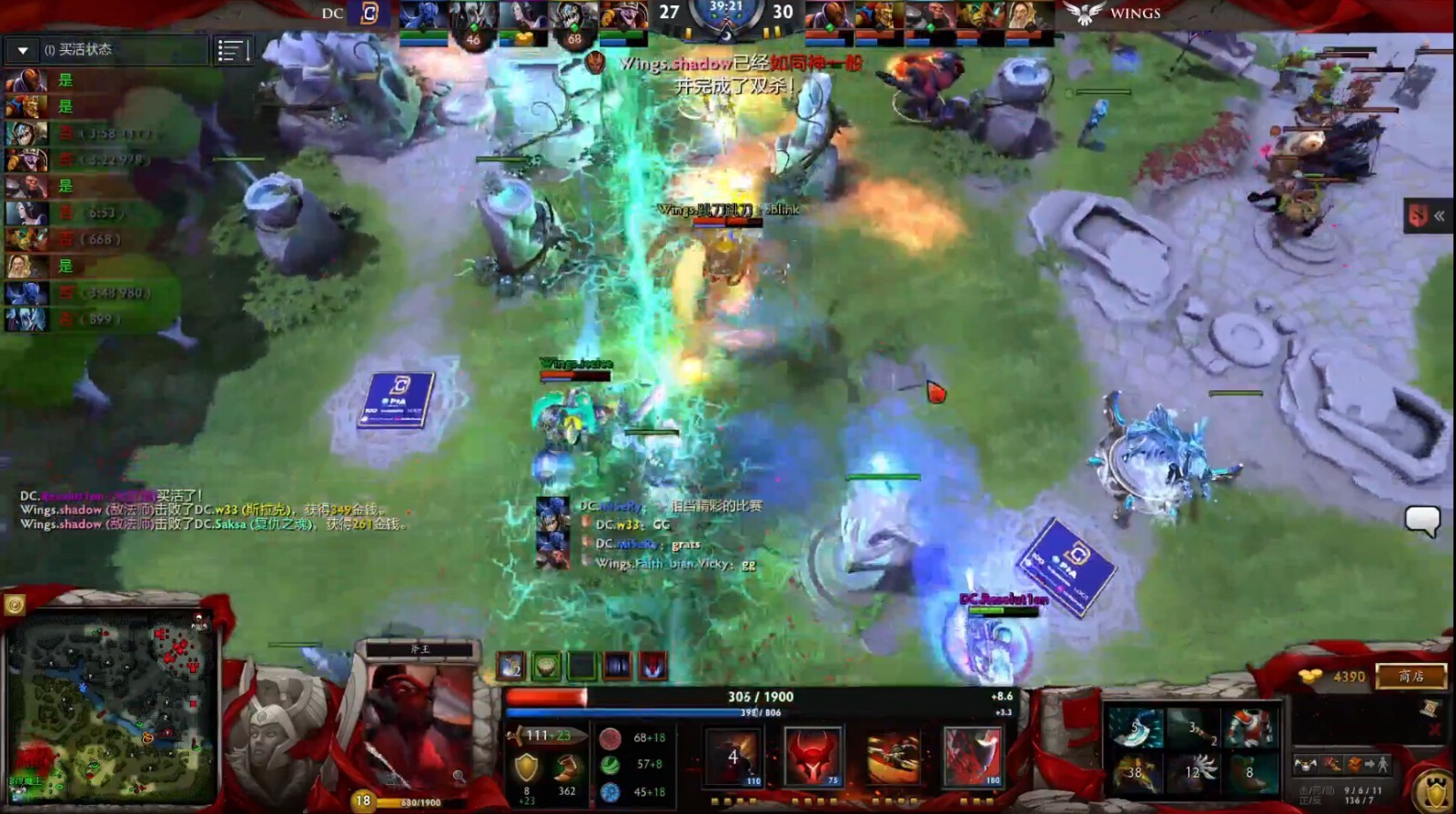Expand the collapsed side panel with double arrows
The image size is (1456, 814).
coord(1429,216)
